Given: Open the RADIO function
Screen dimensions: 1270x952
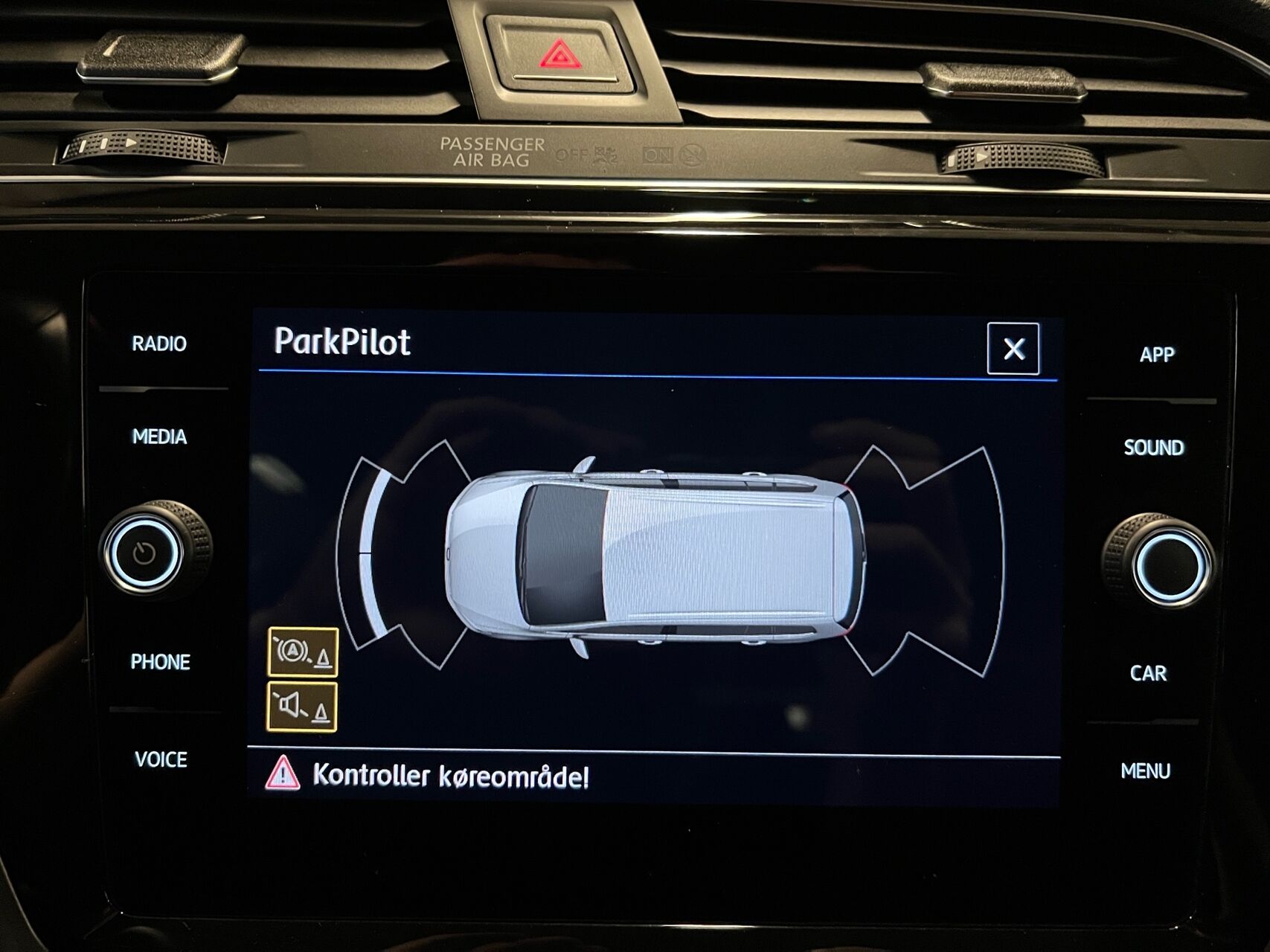Looking at the screenshot, I should tap(159, 344).
